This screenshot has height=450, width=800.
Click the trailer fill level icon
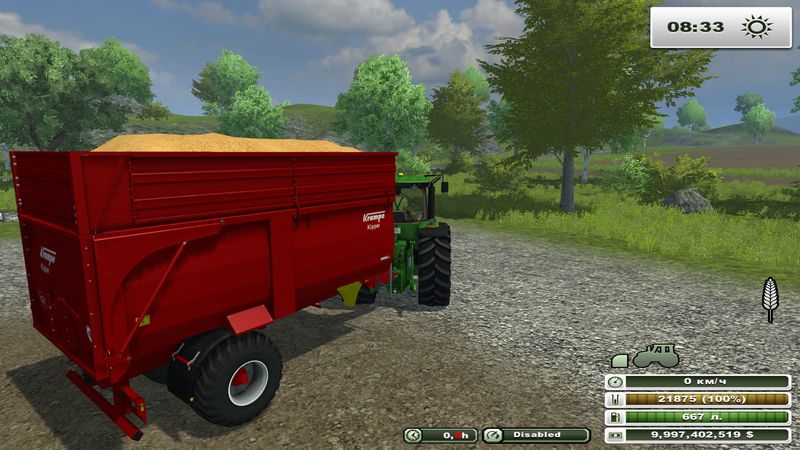click(x=615, y=399)
